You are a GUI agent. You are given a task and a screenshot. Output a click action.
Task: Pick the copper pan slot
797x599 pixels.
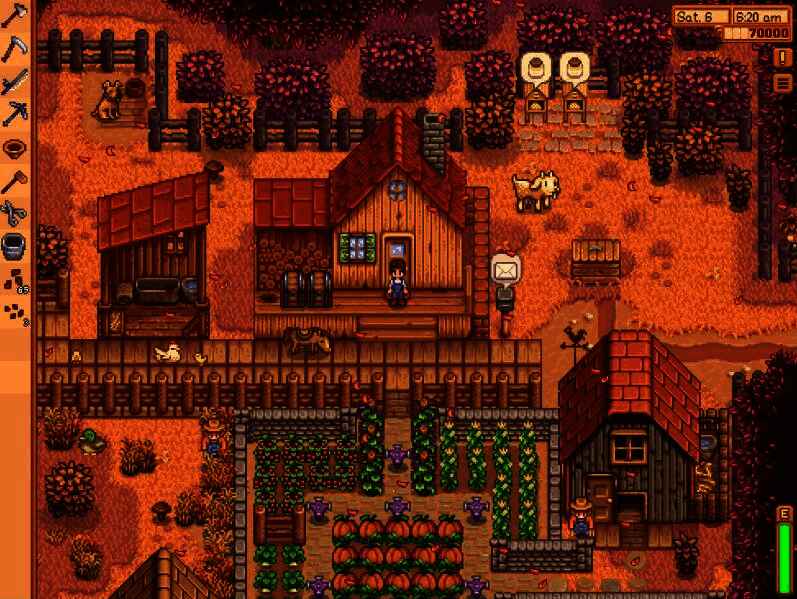[16, 147]
